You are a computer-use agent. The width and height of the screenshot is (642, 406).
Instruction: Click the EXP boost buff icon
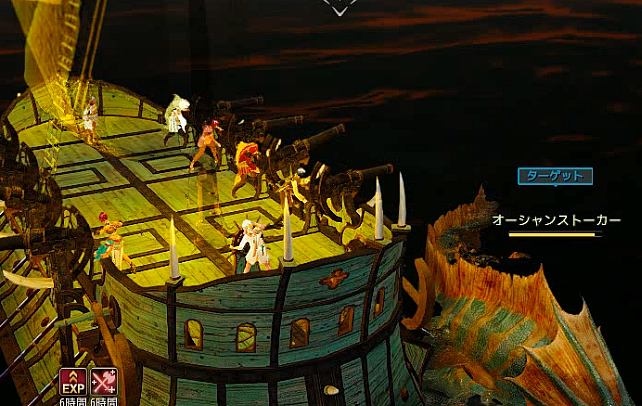point(72,381)
